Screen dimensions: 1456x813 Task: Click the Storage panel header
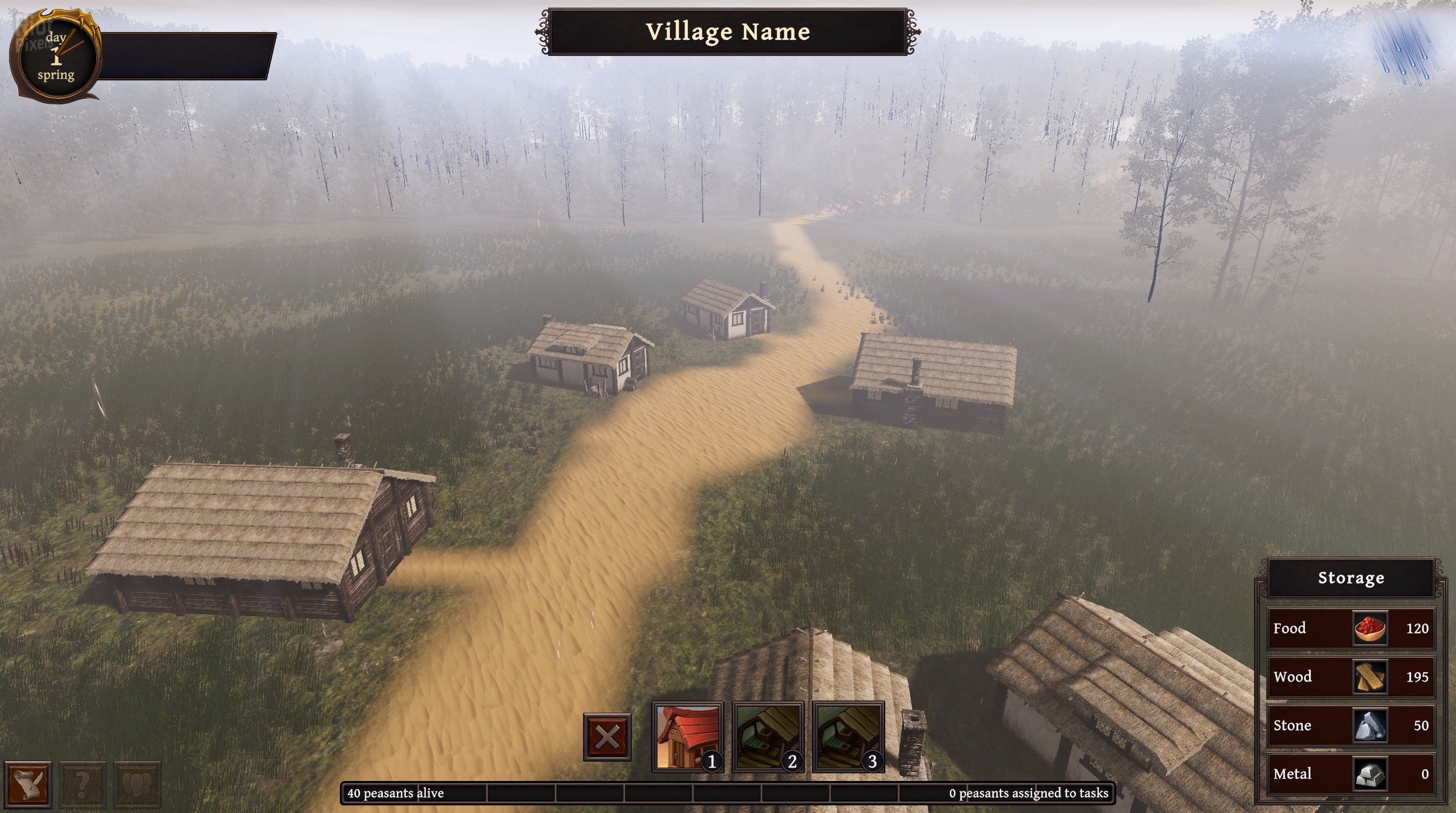[x=1351, y=578]
